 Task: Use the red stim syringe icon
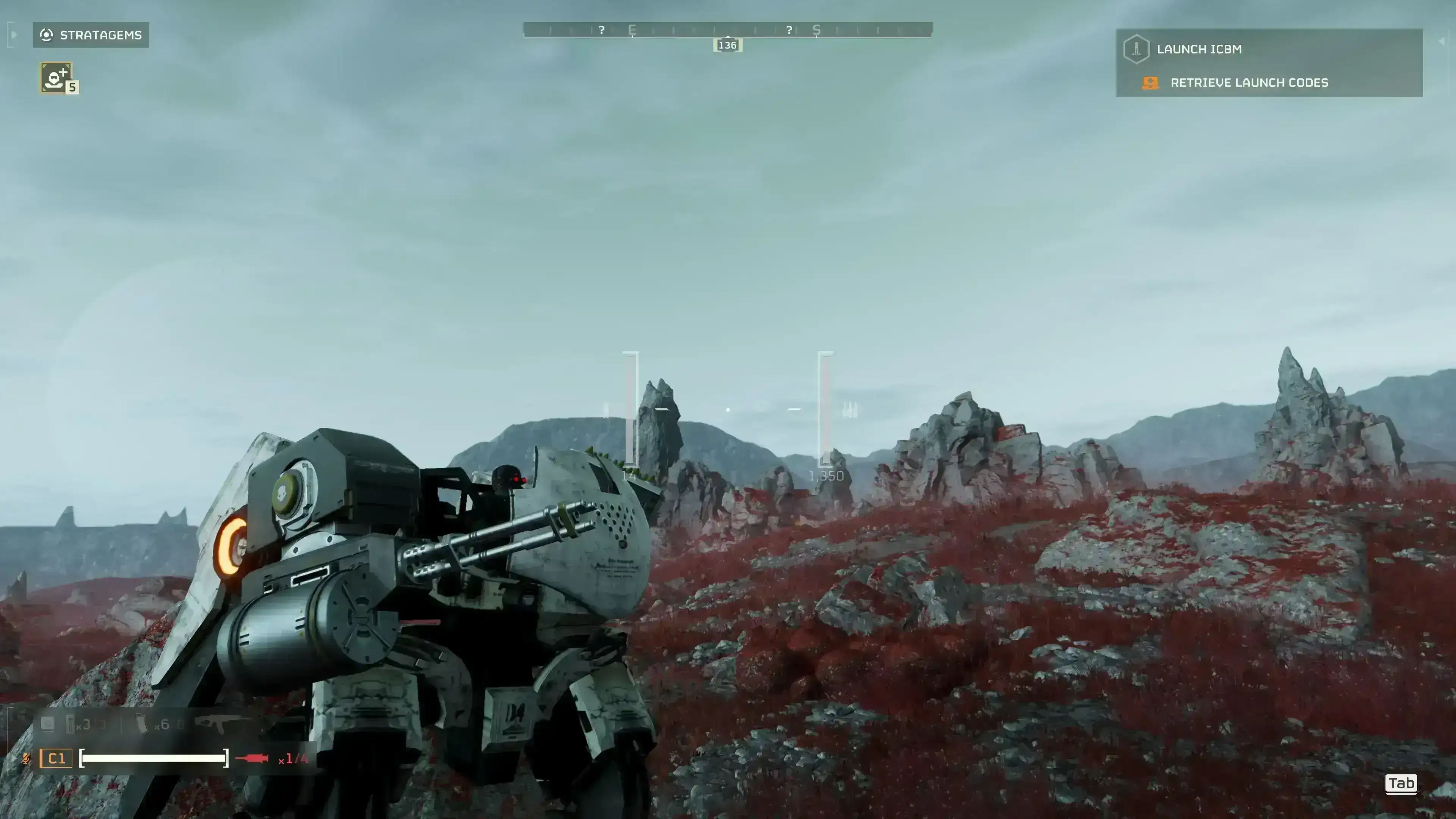(252, 758)
